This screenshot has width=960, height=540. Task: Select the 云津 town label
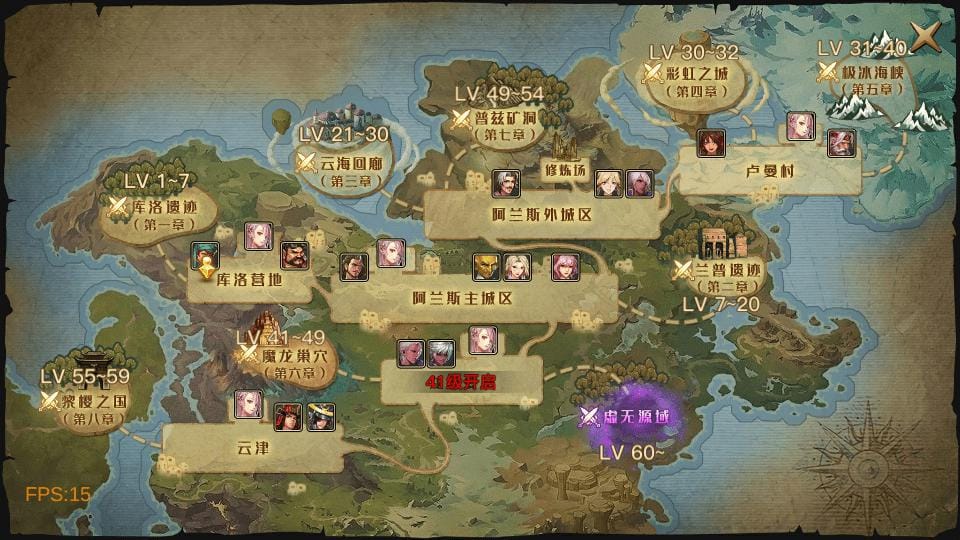pyautogui.click(x=254, y=449)
